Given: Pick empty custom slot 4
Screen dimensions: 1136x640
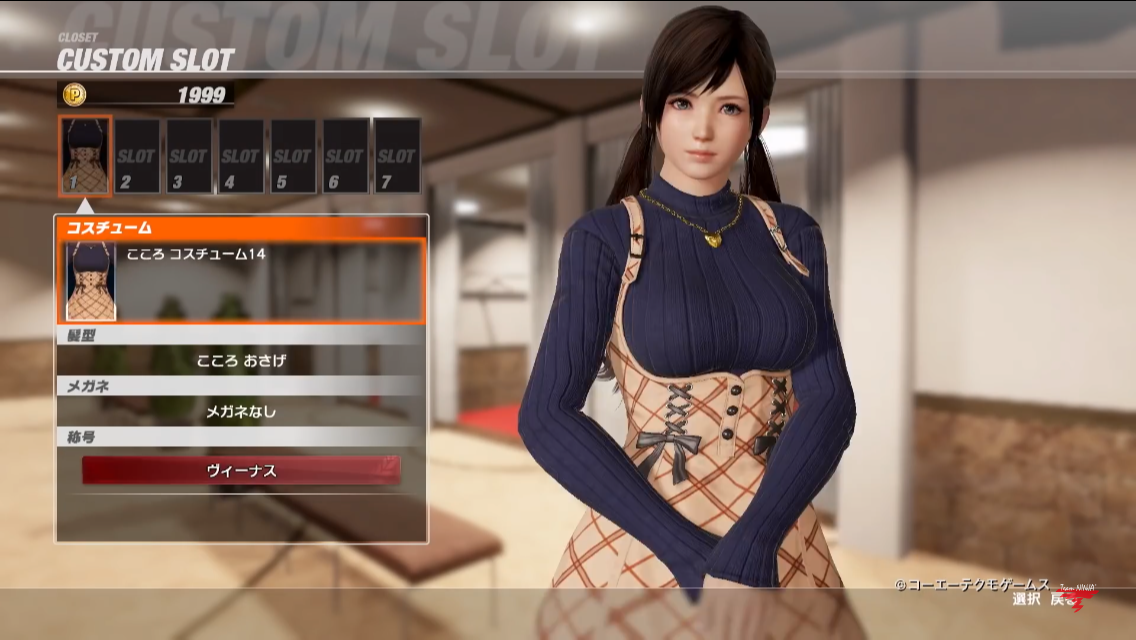Looking at the screenshot, I should pos(241,156).
